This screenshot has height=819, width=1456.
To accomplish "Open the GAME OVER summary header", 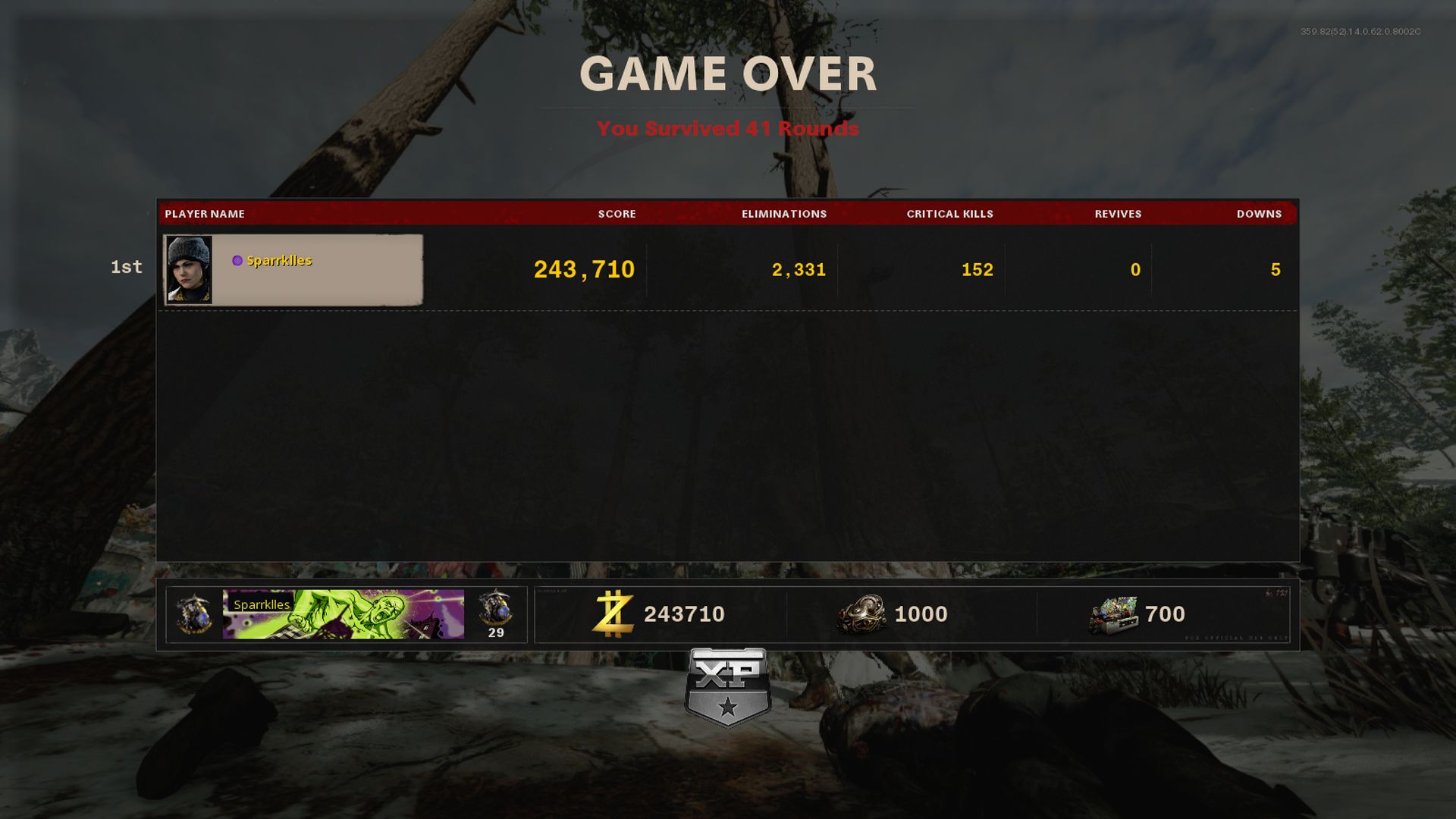I will 728,74.
